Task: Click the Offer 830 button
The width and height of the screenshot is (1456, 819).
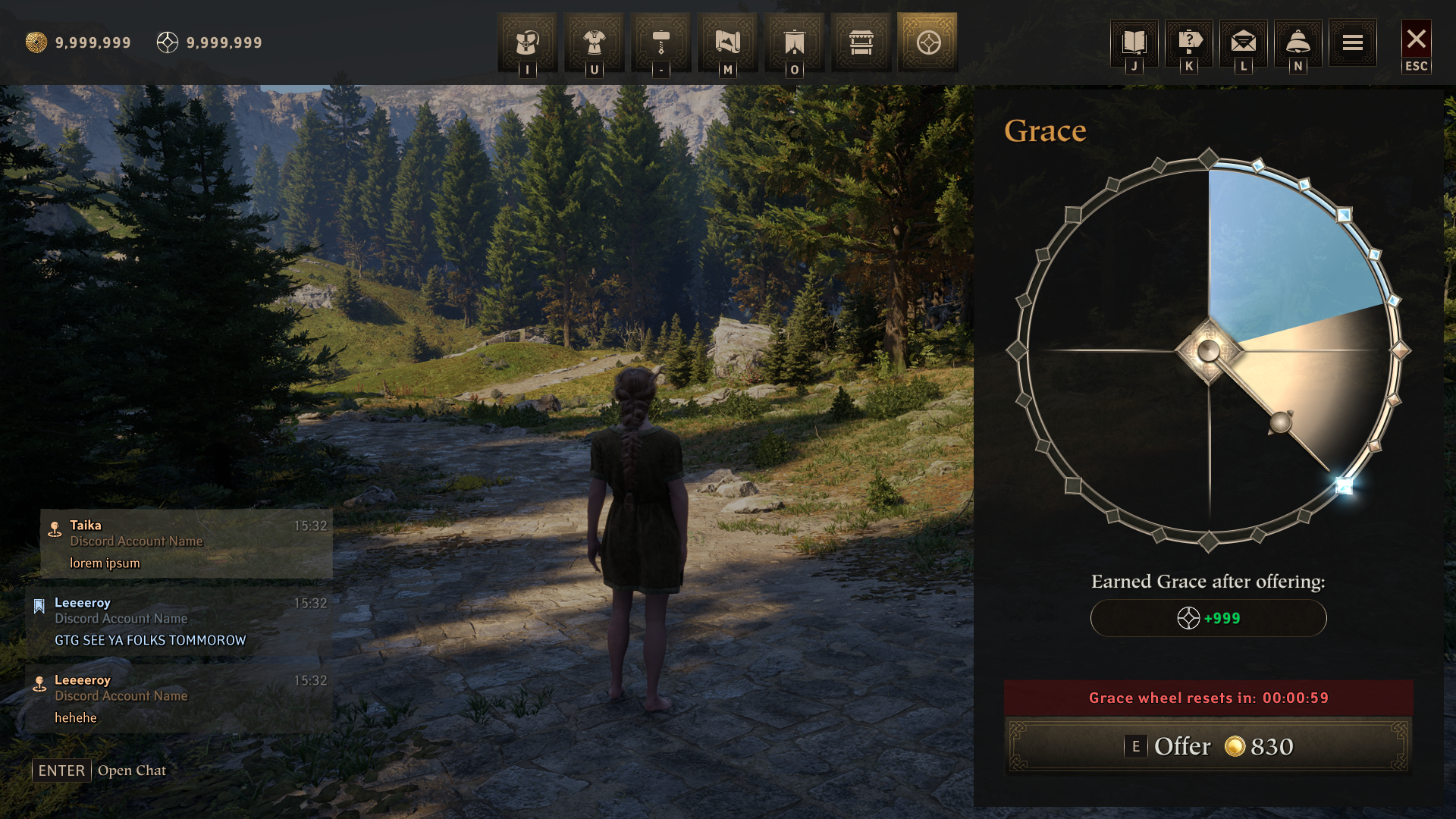Action: (x=1208, y=747)
